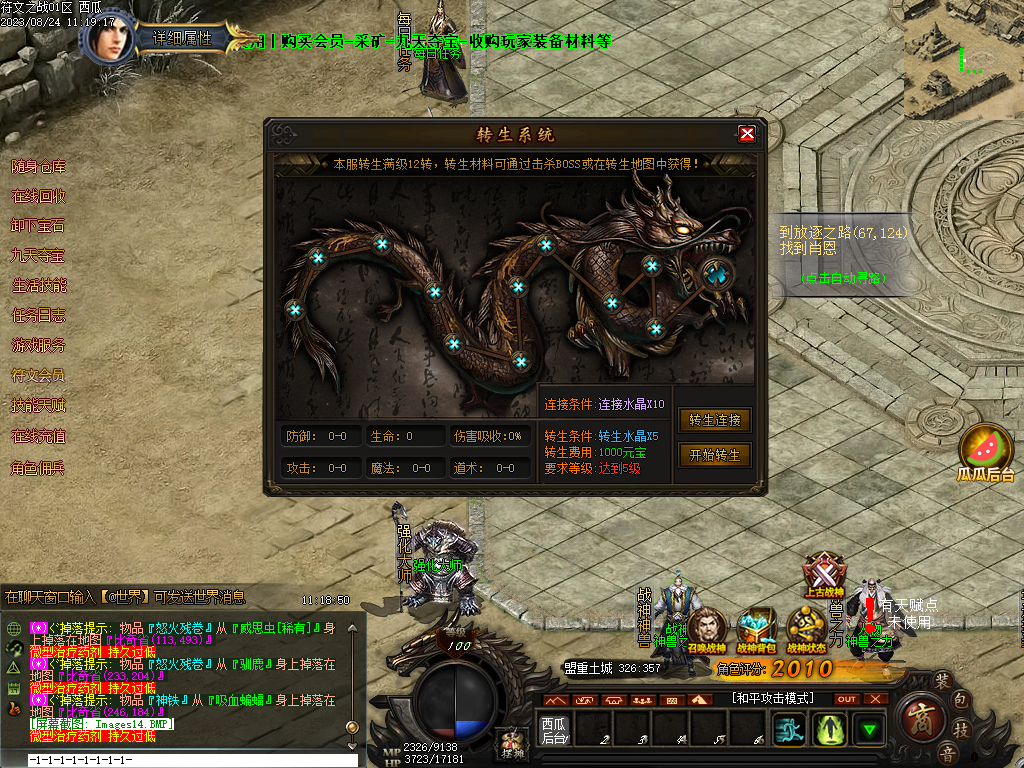Select 在线回收 online recycle

click(38, 196)
